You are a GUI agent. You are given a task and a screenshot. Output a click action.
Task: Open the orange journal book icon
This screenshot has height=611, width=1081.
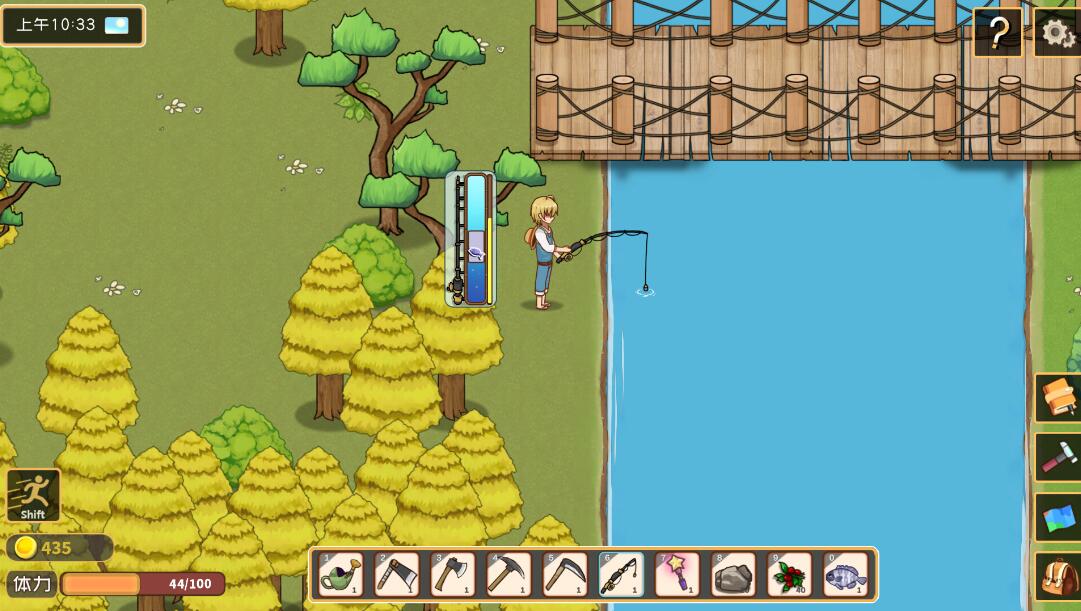pyautogui.click(x=1058, y=397)
